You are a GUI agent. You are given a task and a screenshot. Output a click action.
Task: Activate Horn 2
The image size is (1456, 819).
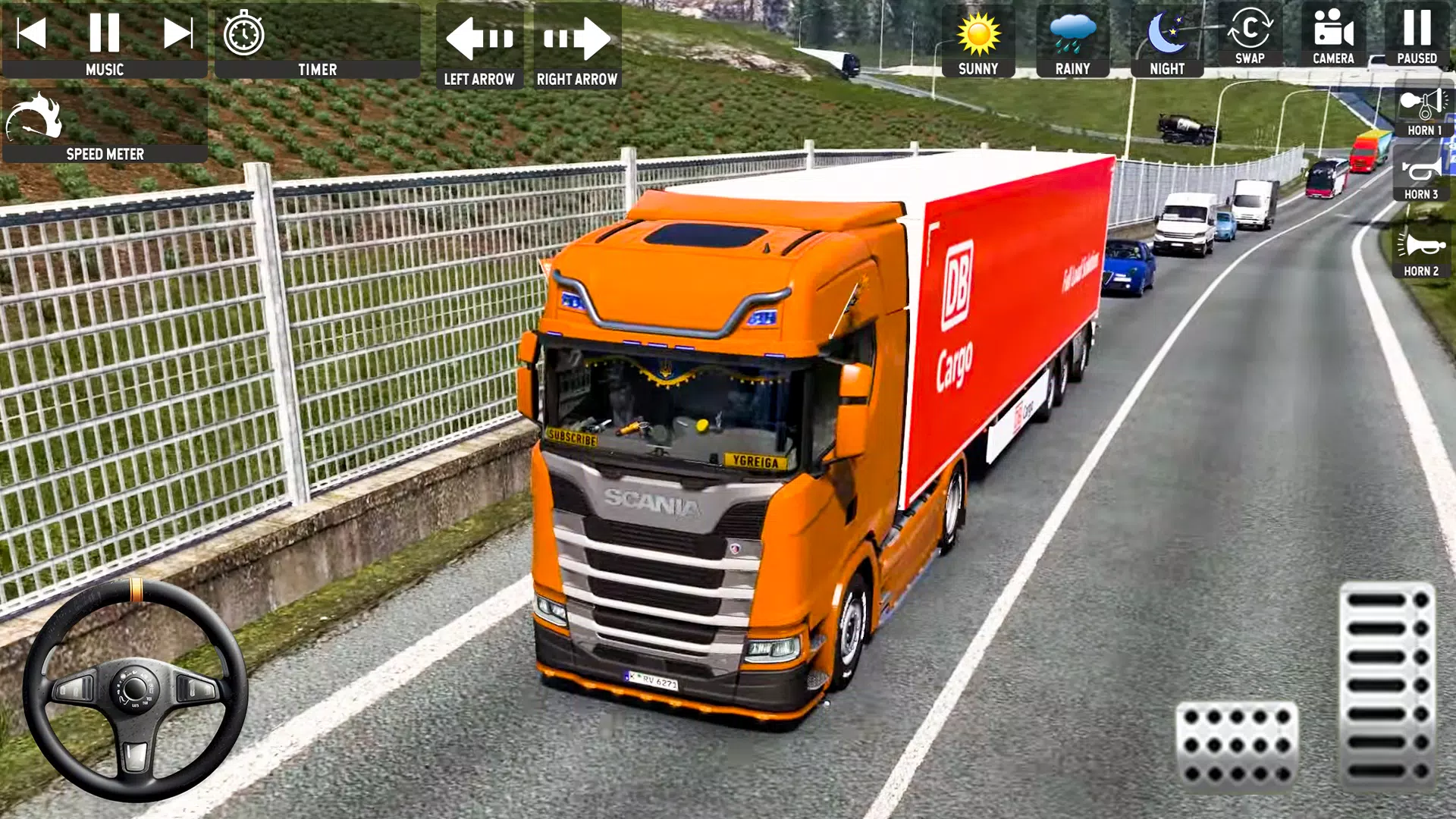[1422, 246]
